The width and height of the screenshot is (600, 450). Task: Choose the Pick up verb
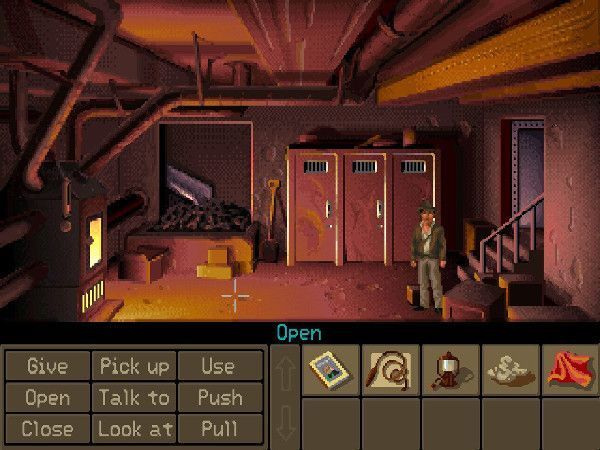(134, 366)
